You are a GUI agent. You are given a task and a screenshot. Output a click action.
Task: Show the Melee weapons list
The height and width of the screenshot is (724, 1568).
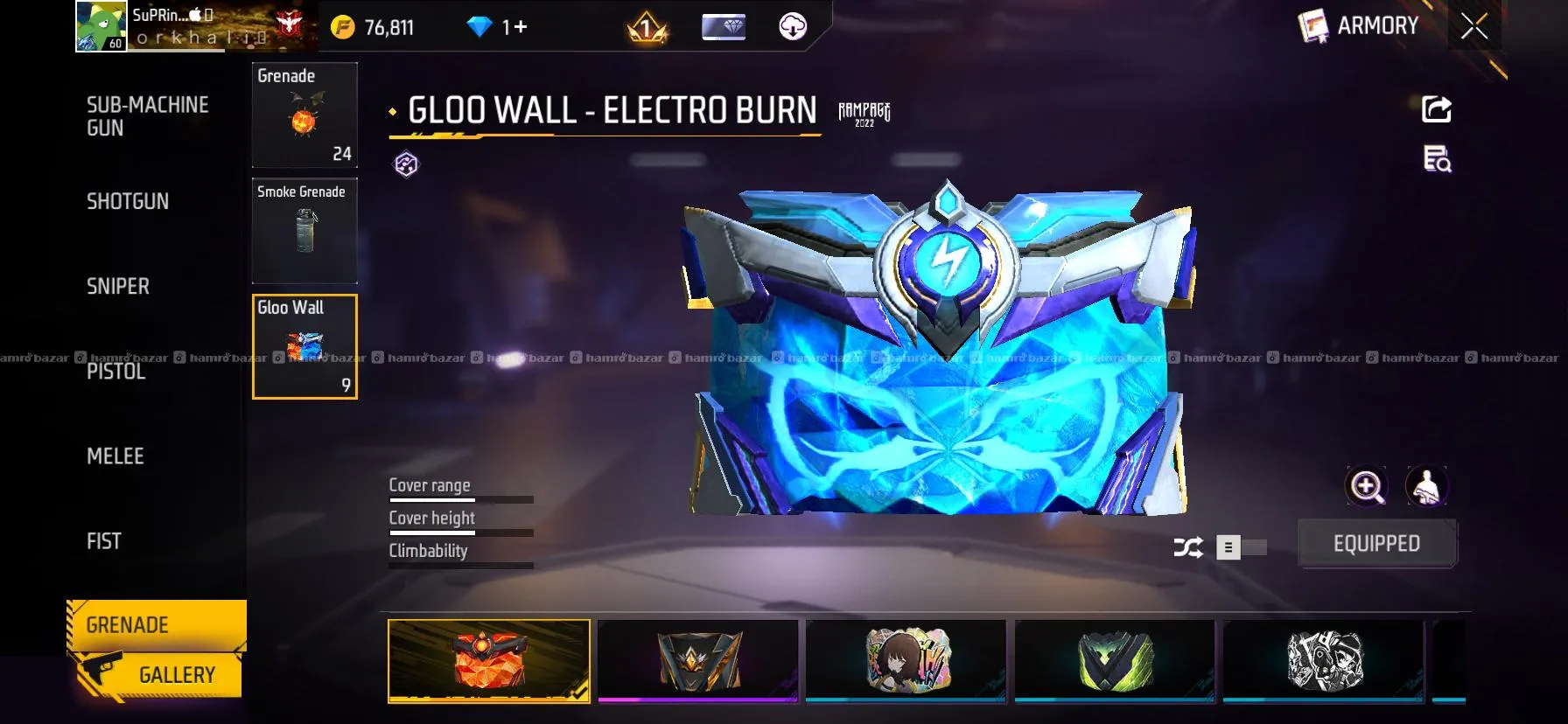pos(115,456)
